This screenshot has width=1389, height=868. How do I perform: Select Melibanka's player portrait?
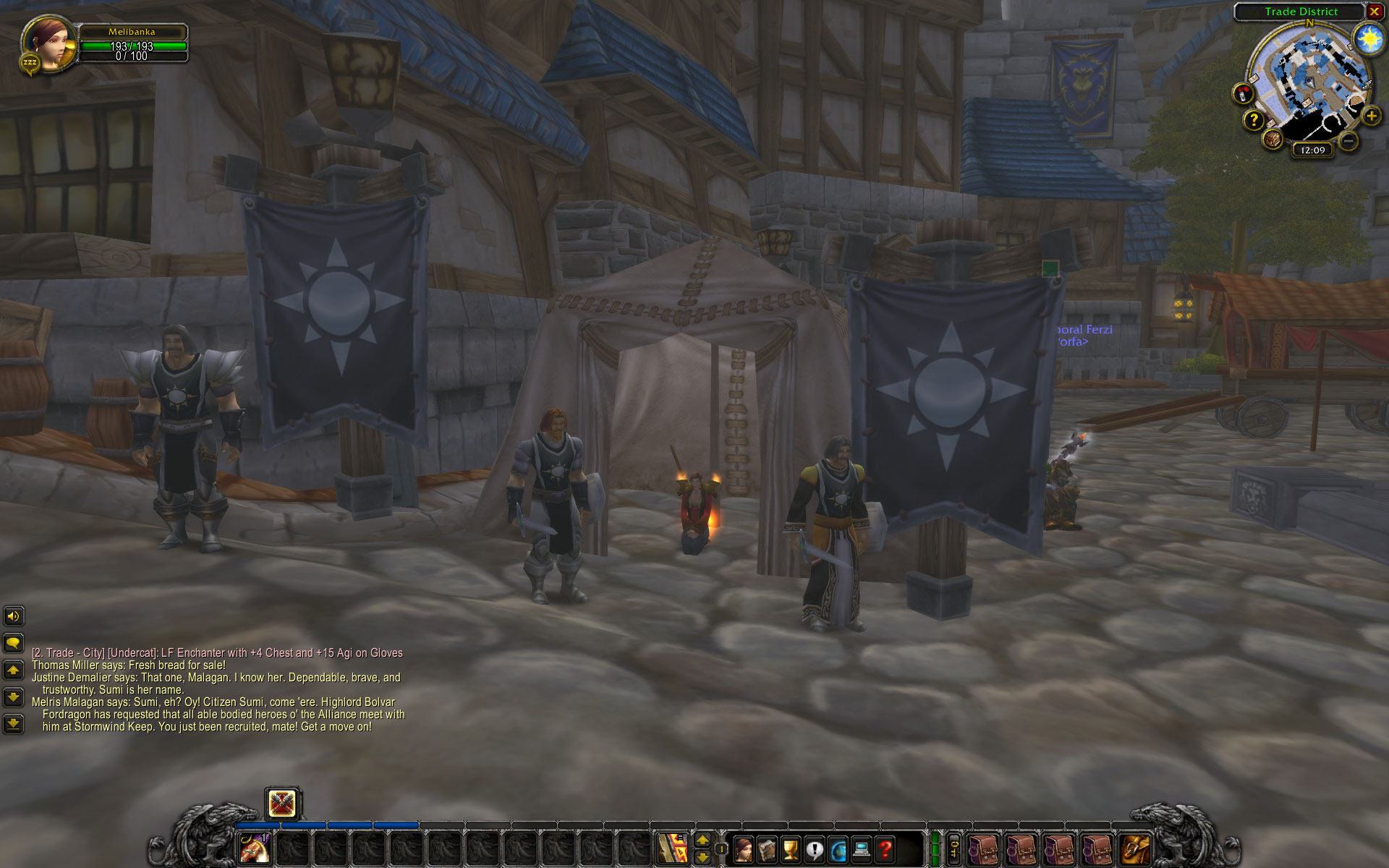[48, 43]
